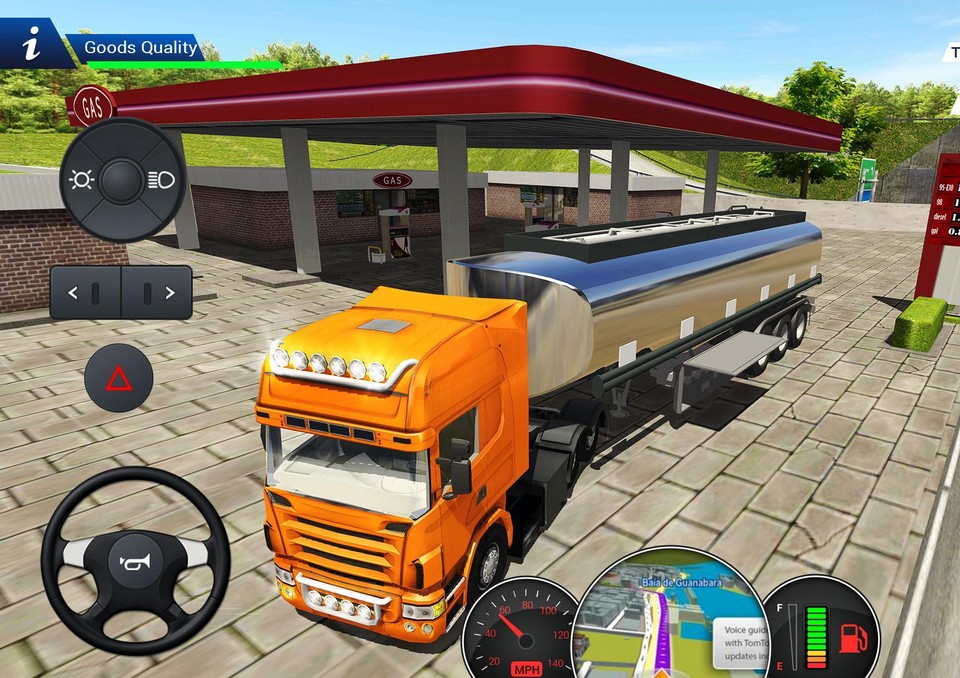
Task: Honk the horn on the steering wheel
Action: coord(135,561)
